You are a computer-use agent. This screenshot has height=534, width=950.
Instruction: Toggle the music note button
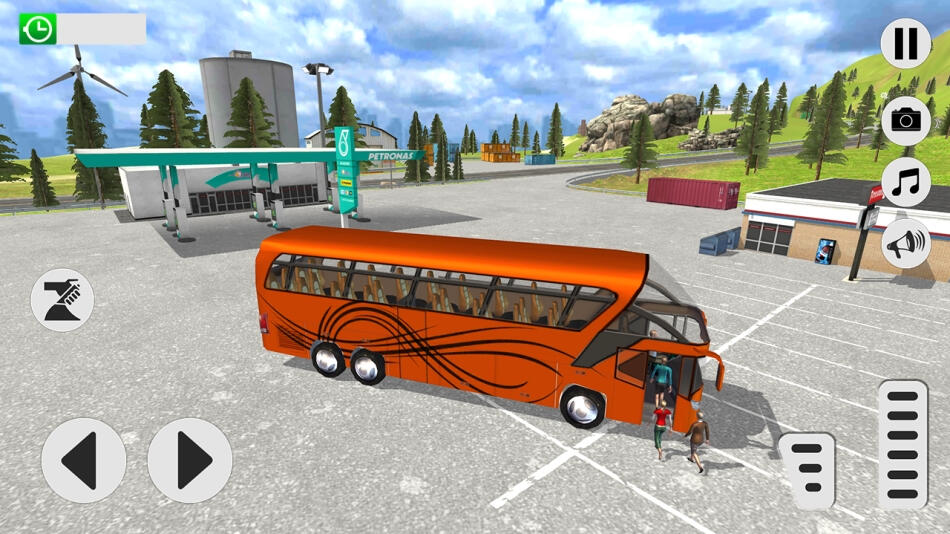point(905,182)
